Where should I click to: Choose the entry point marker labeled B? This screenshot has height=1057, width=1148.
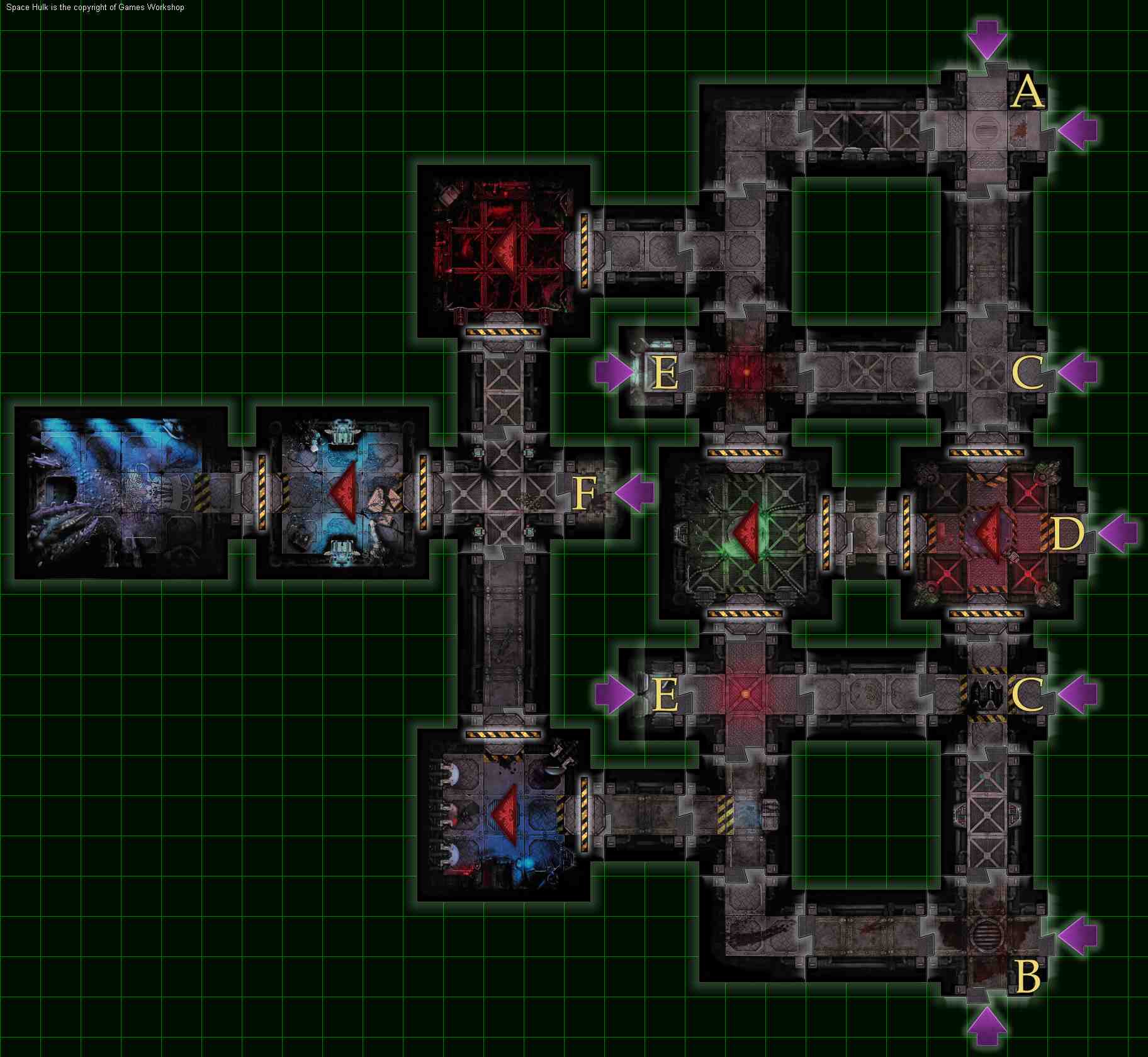point(1028,977)
